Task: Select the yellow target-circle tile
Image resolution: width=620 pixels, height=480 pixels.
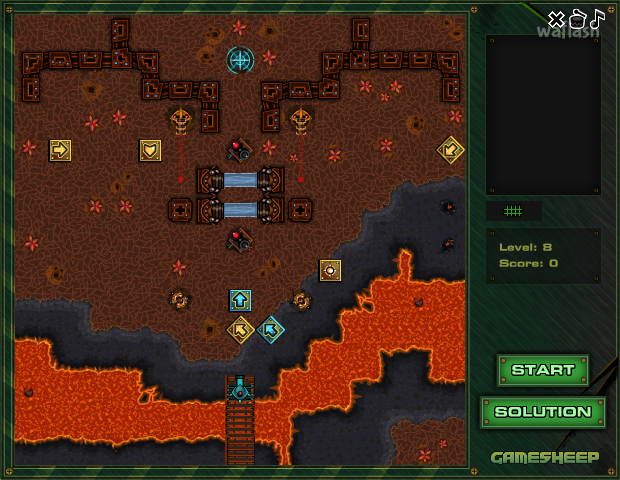Action: (330, 270)
